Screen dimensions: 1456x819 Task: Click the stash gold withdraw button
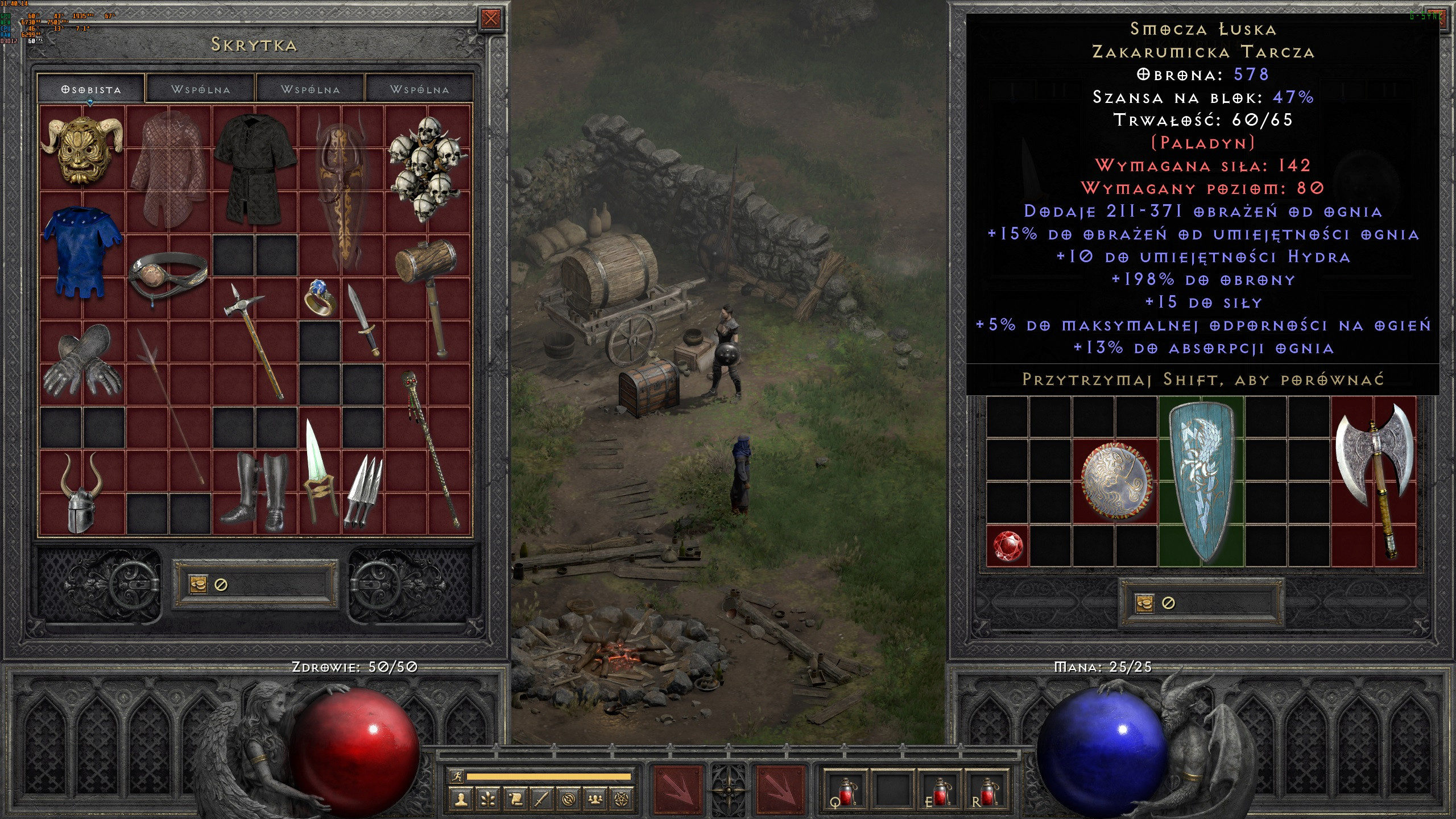click(198, 584)
